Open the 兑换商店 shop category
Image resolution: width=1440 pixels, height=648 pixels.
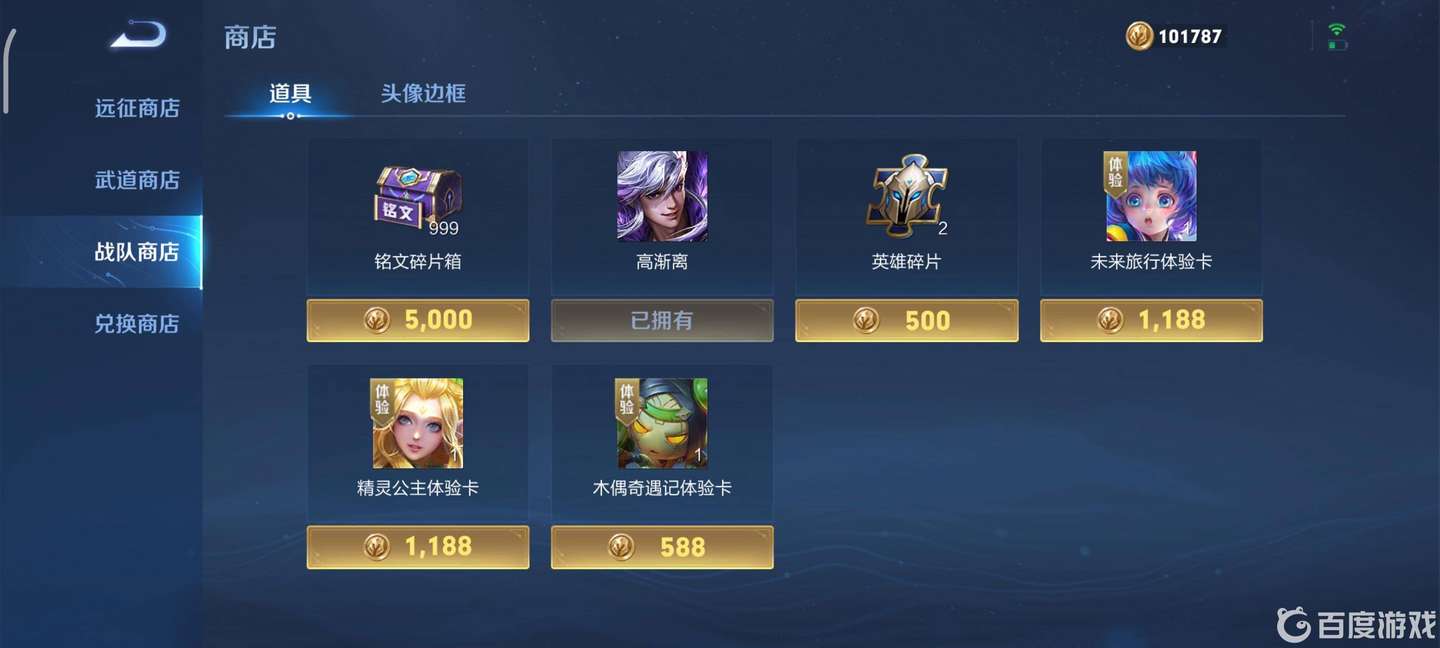coord(137,324)
